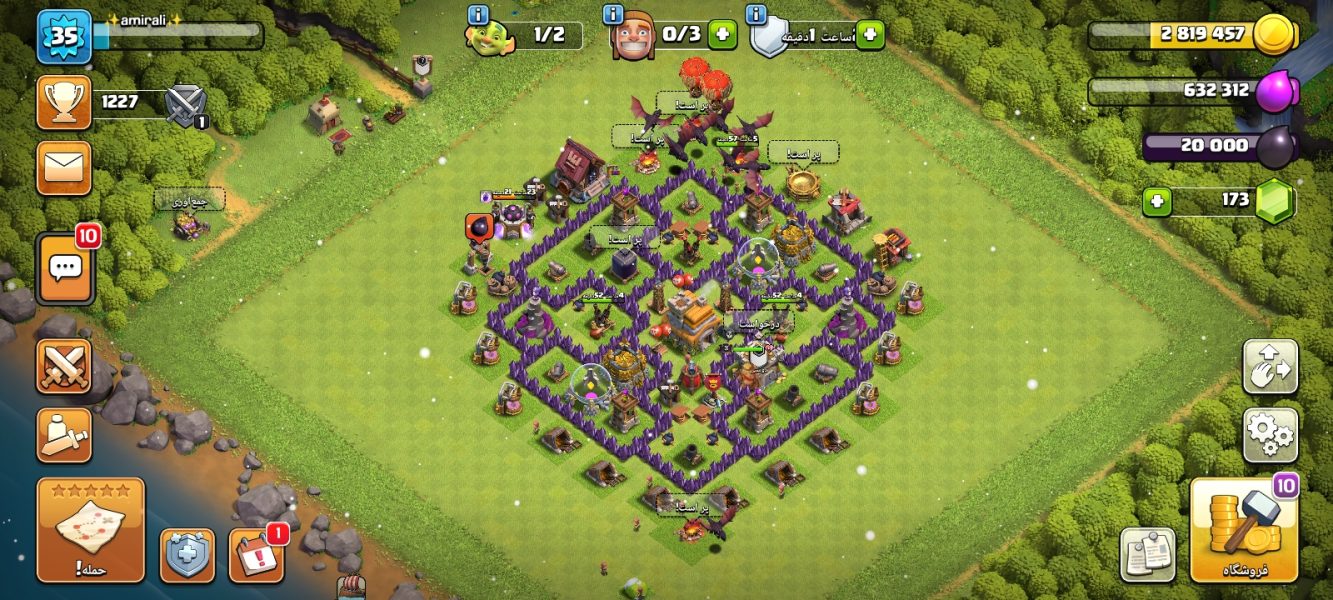This screenshot has height=600, width=1333.
Task: Click the info icon above the shield timer
Action: [x=757, y=15]
